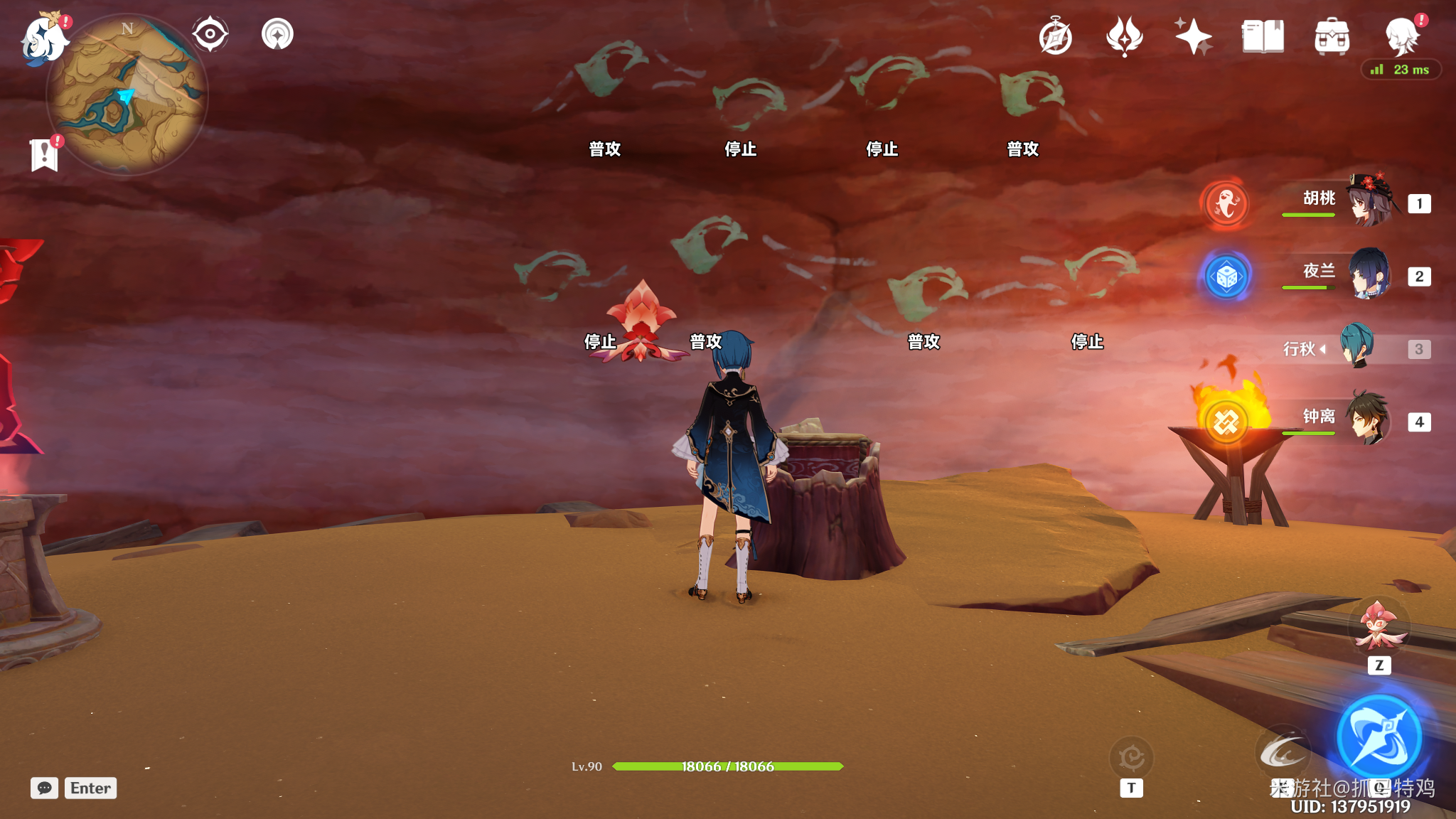1456x819 pixels.
Task: Activate Xingqiu's Elemental Burst
Action: point(1379,737)
